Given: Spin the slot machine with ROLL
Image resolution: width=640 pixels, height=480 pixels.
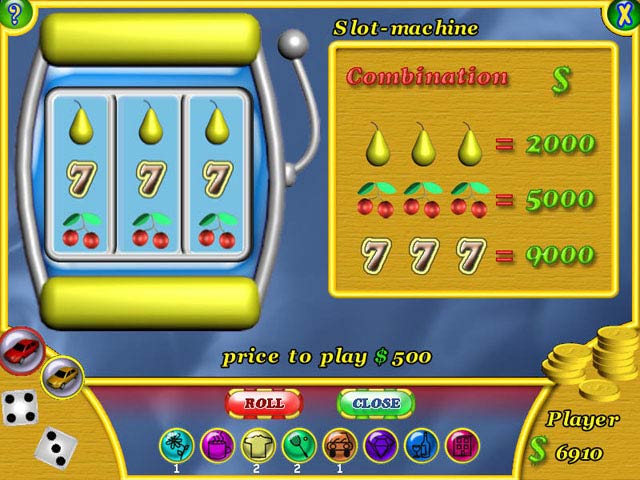Looking at the screenshot, I should point(263,403).
